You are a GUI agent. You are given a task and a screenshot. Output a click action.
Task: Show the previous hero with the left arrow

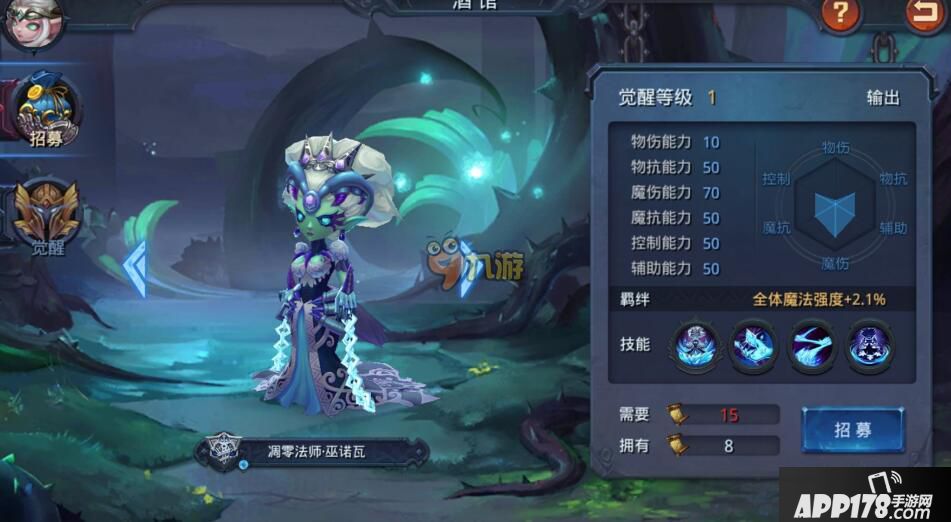(x=134, y=269)
